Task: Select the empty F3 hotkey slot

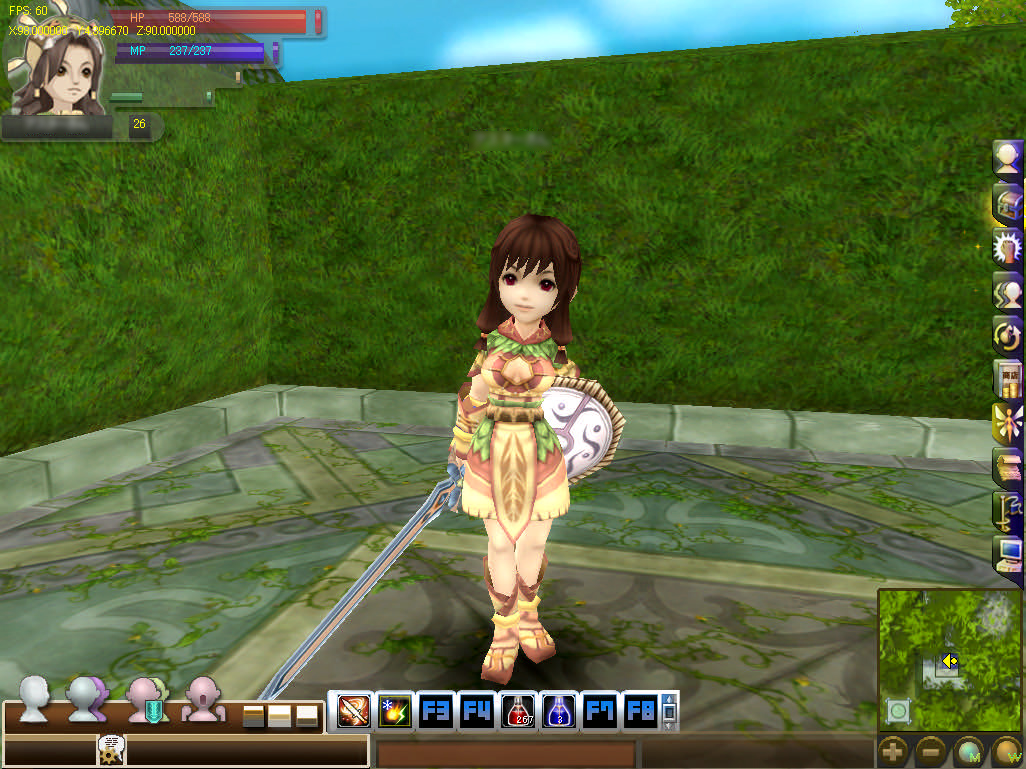Action: coord(435,711)
